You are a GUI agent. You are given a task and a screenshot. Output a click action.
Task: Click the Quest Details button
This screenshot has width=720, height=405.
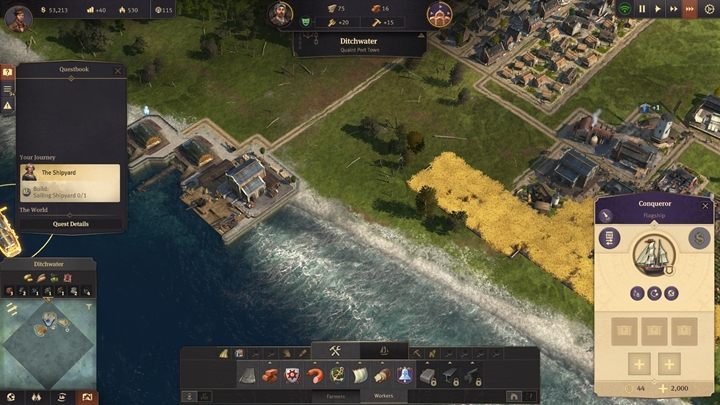pos(70,224)
